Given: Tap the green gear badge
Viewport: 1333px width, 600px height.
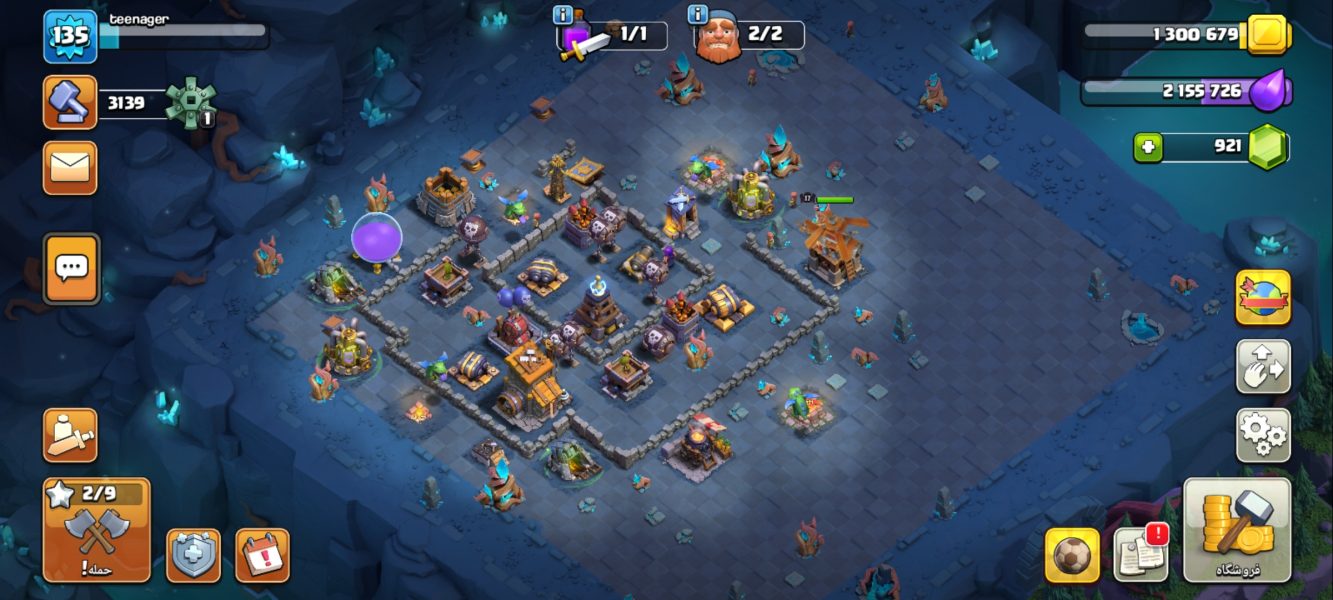Looking at the screenshot, I should [190, 102].
